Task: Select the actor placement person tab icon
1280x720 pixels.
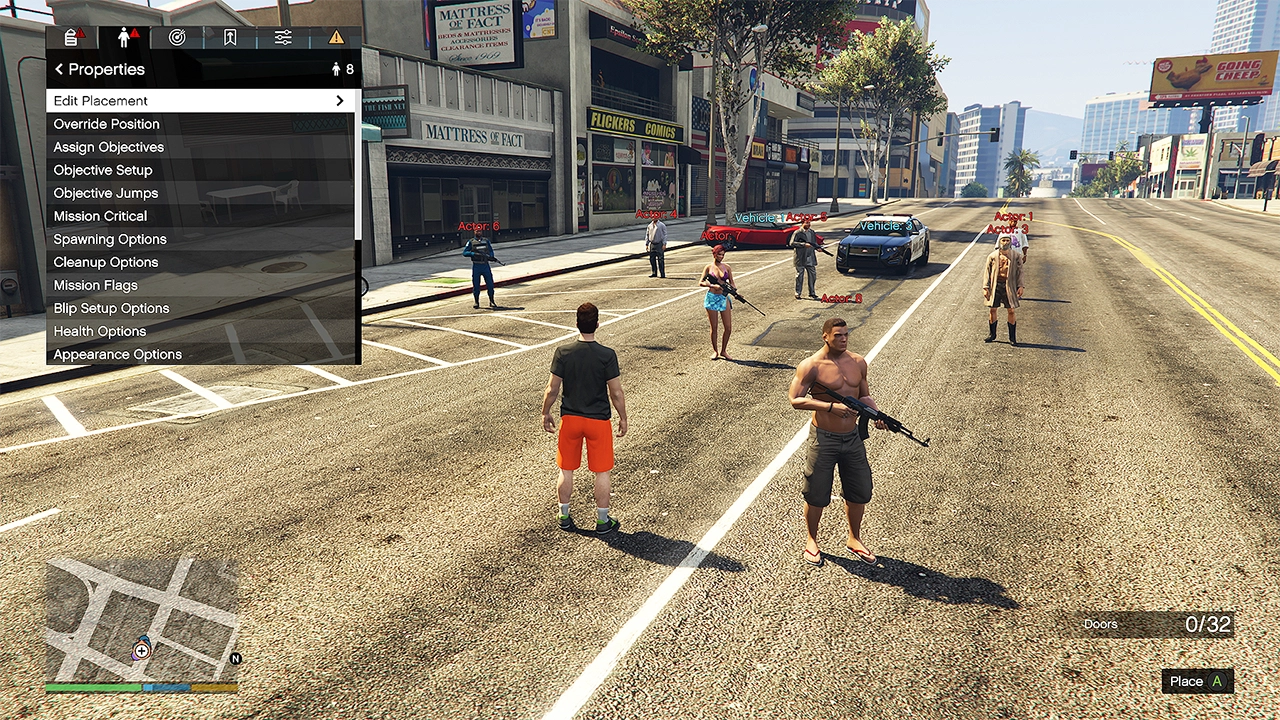Action: [123, 36]
